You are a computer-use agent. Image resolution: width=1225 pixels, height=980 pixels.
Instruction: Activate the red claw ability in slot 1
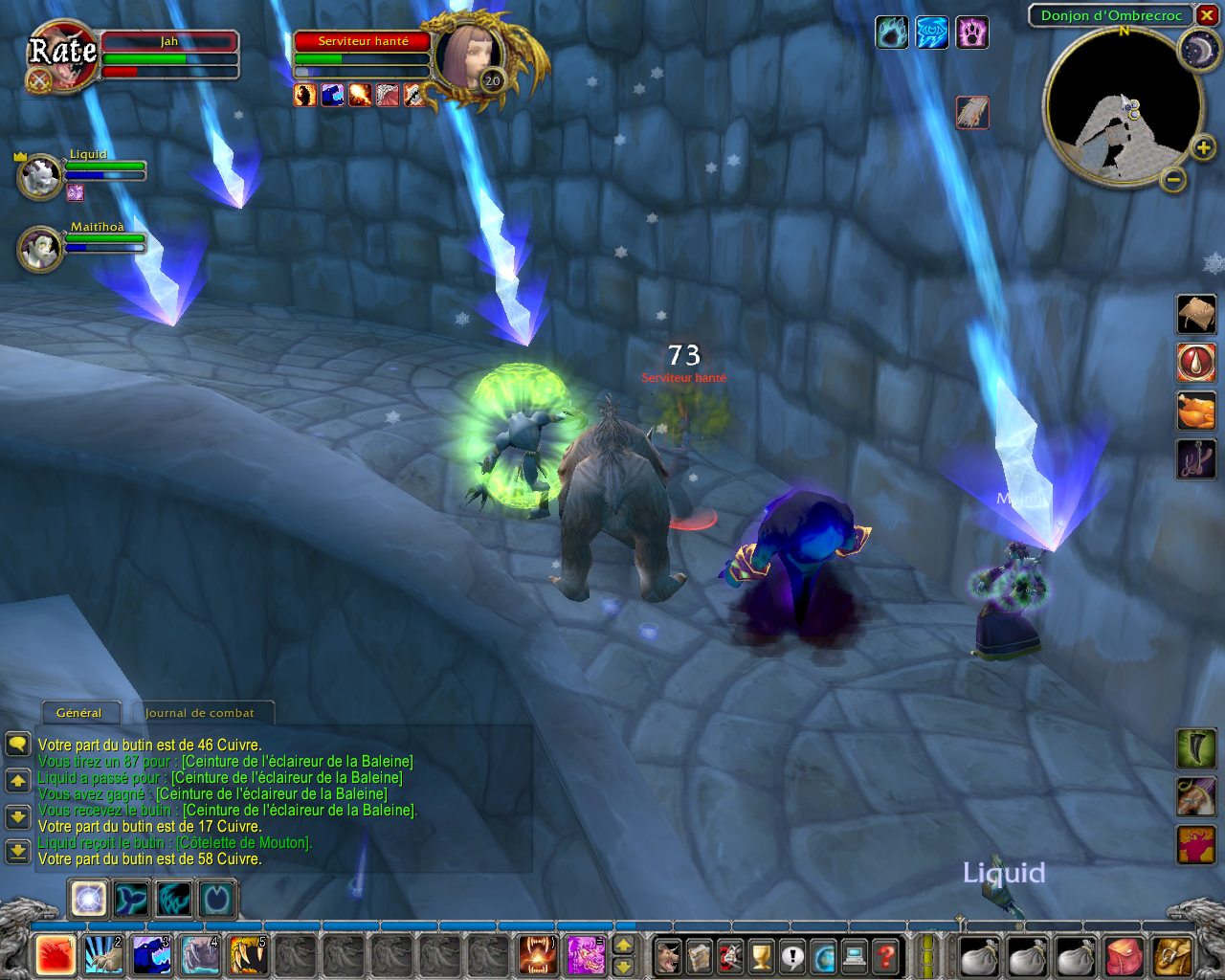(56, 955)
